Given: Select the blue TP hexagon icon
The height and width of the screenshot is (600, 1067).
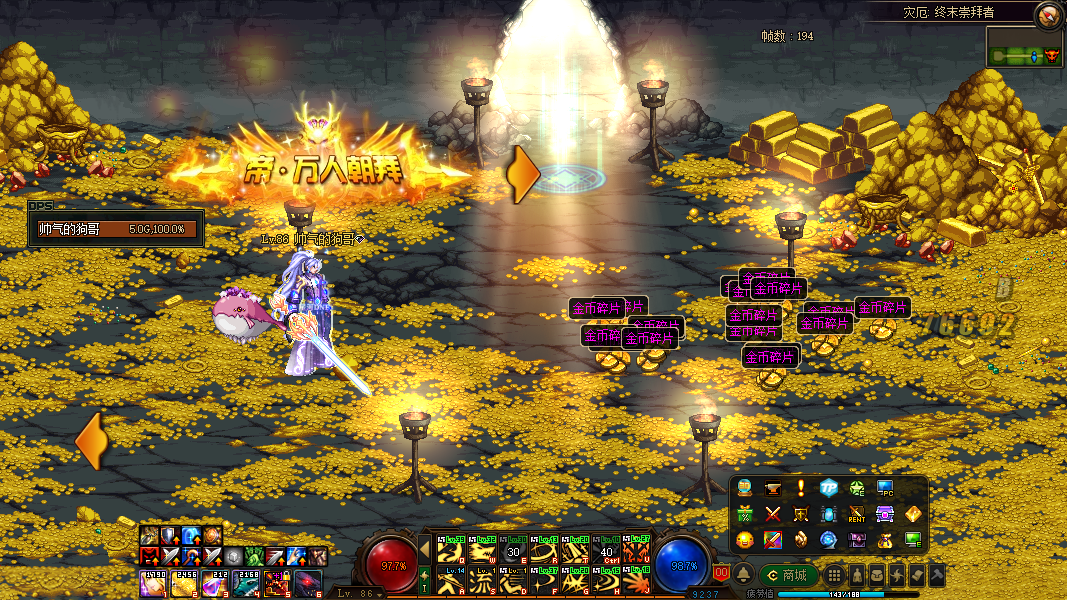Looking at the screenshot, I should (829, 488).
